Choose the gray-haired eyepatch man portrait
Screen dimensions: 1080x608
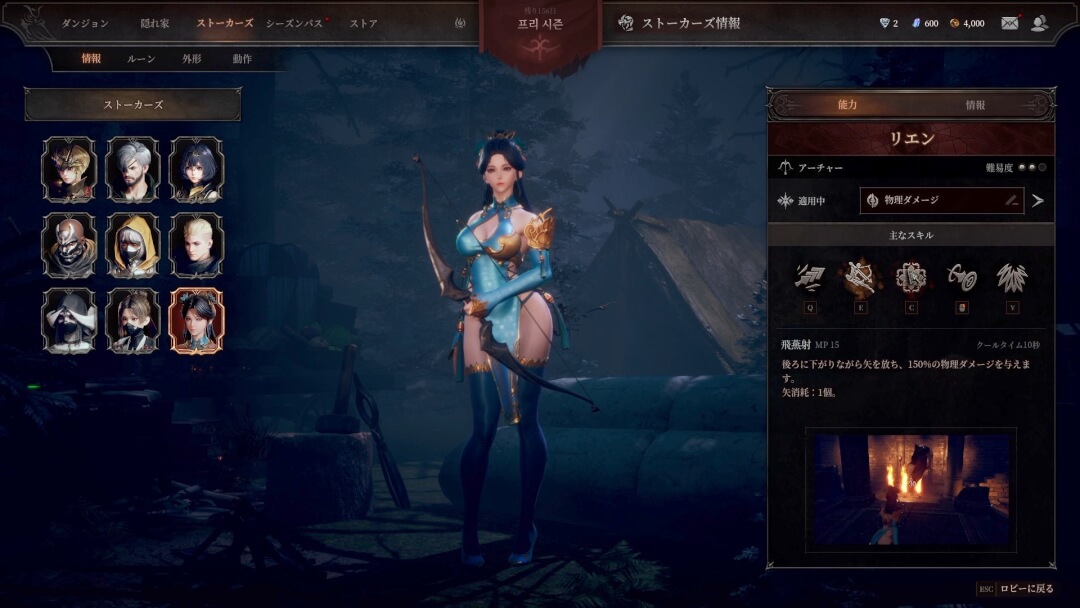pos(133,169)
